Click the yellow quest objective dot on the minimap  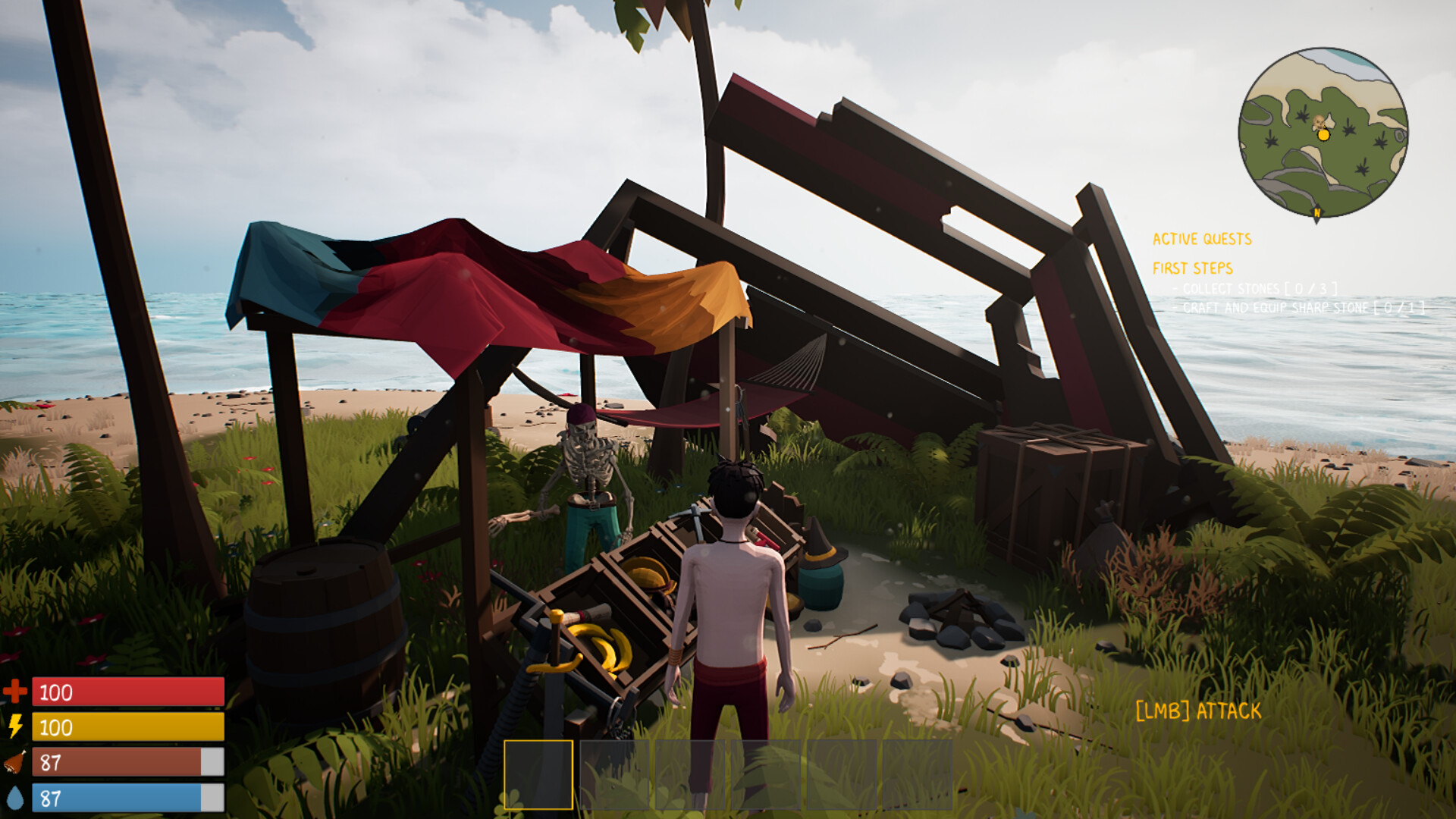[x=1324, y=136]
